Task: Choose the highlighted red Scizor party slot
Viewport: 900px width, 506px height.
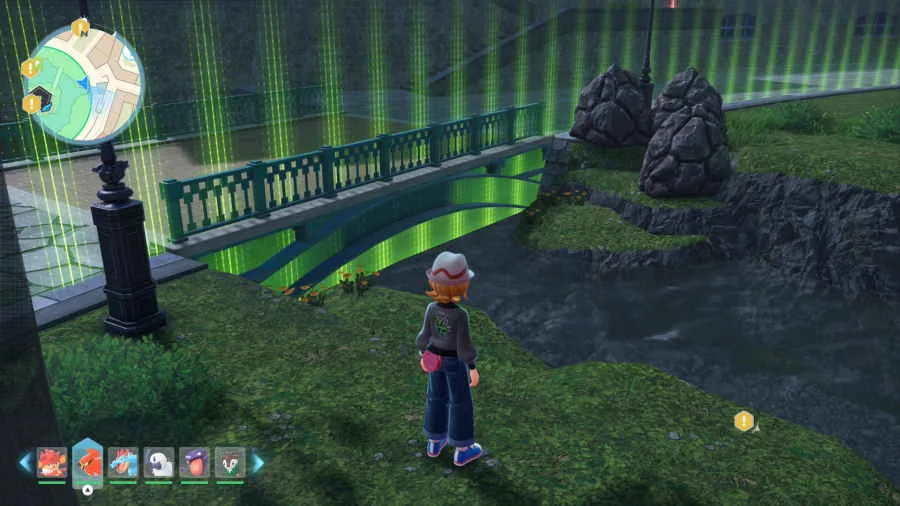Action: [x=88, y=462]
